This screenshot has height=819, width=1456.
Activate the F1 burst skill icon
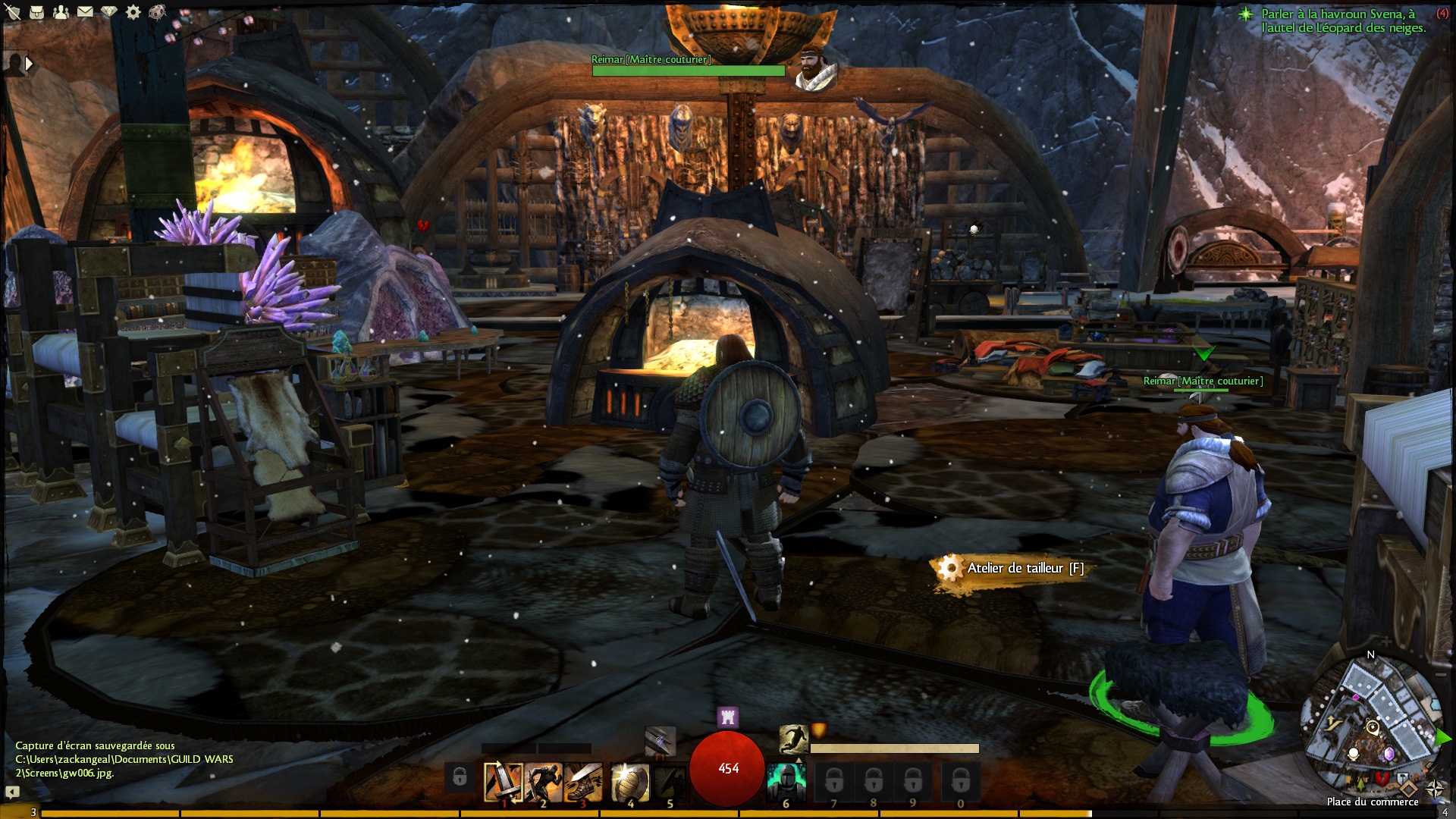point(660,740)
